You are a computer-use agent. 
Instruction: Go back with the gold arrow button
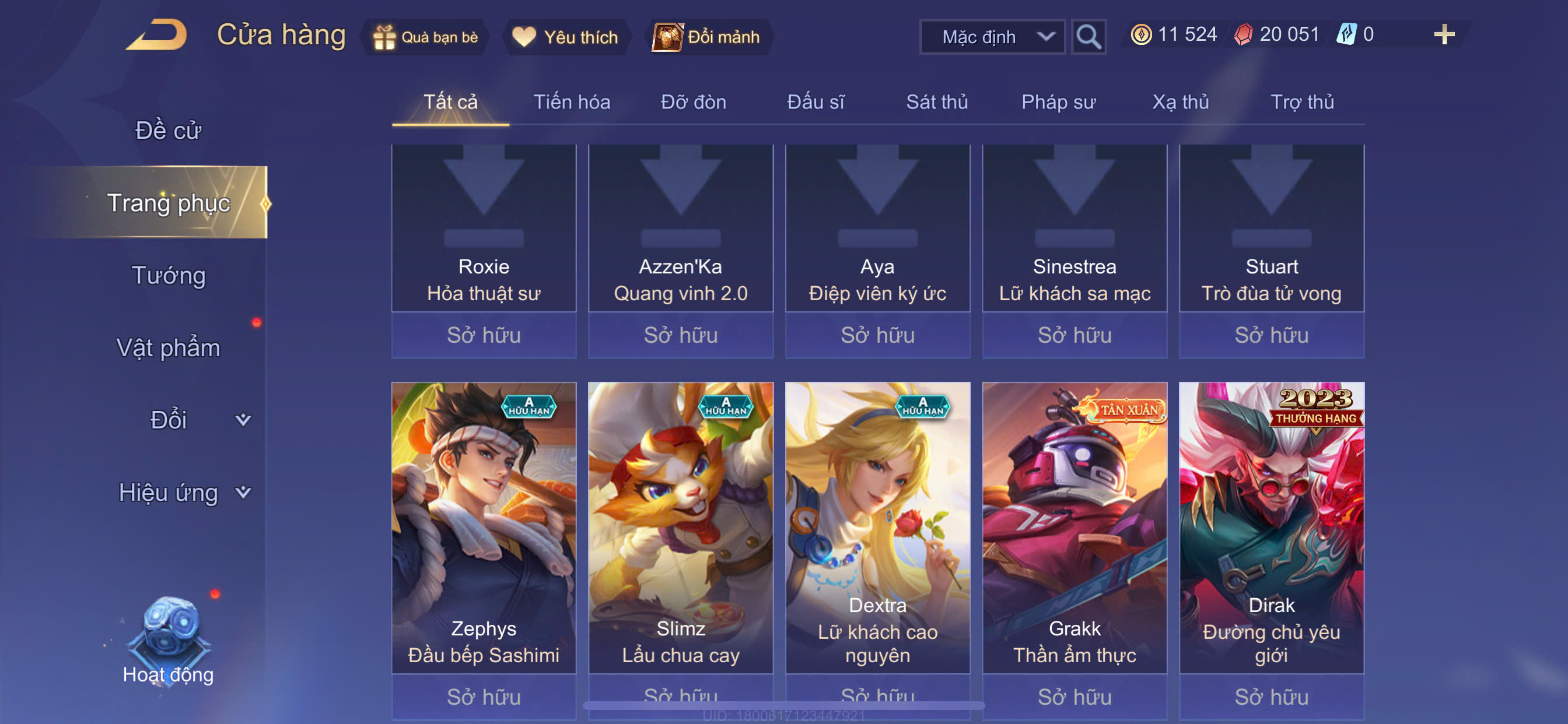click(x=157, y=34)
